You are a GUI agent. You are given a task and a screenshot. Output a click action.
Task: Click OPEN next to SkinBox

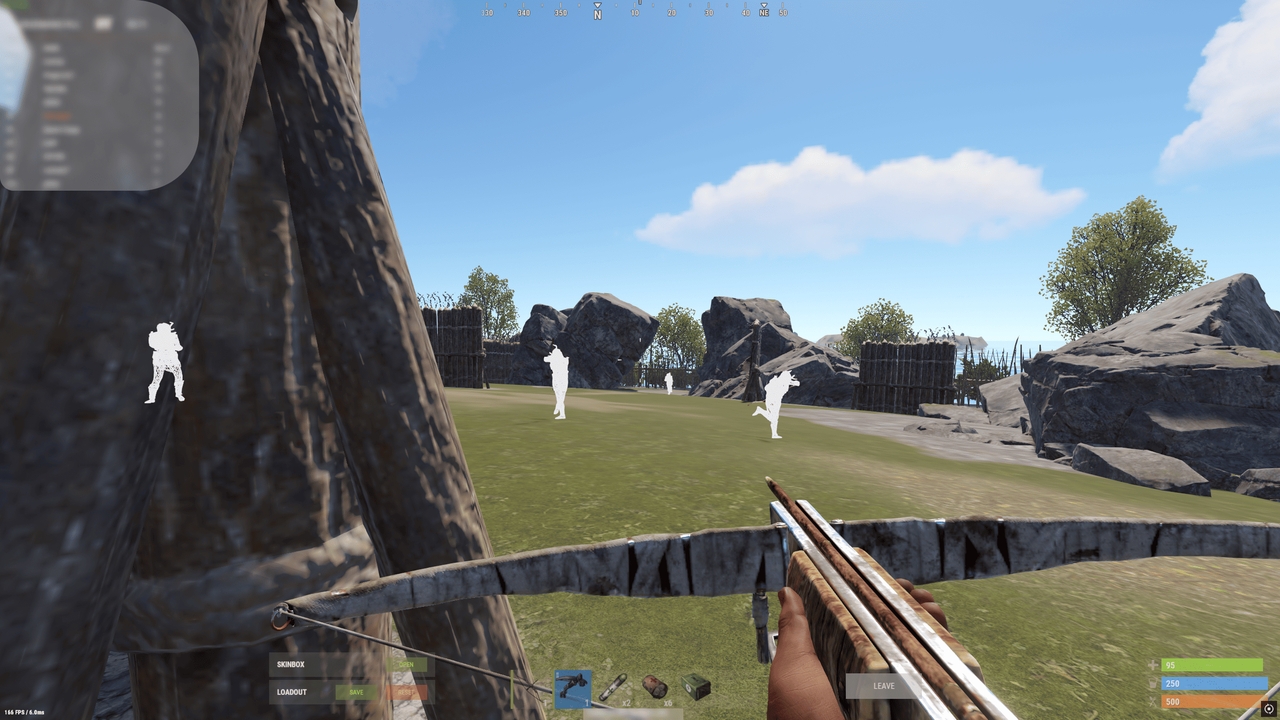pyautogui.click(x=406, y=664)
